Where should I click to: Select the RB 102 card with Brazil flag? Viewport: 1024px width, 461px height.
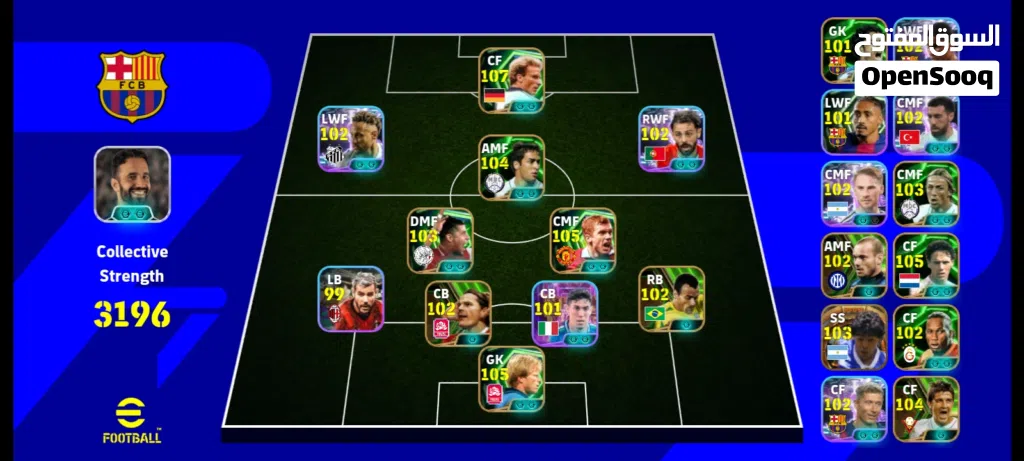(672, 299)
